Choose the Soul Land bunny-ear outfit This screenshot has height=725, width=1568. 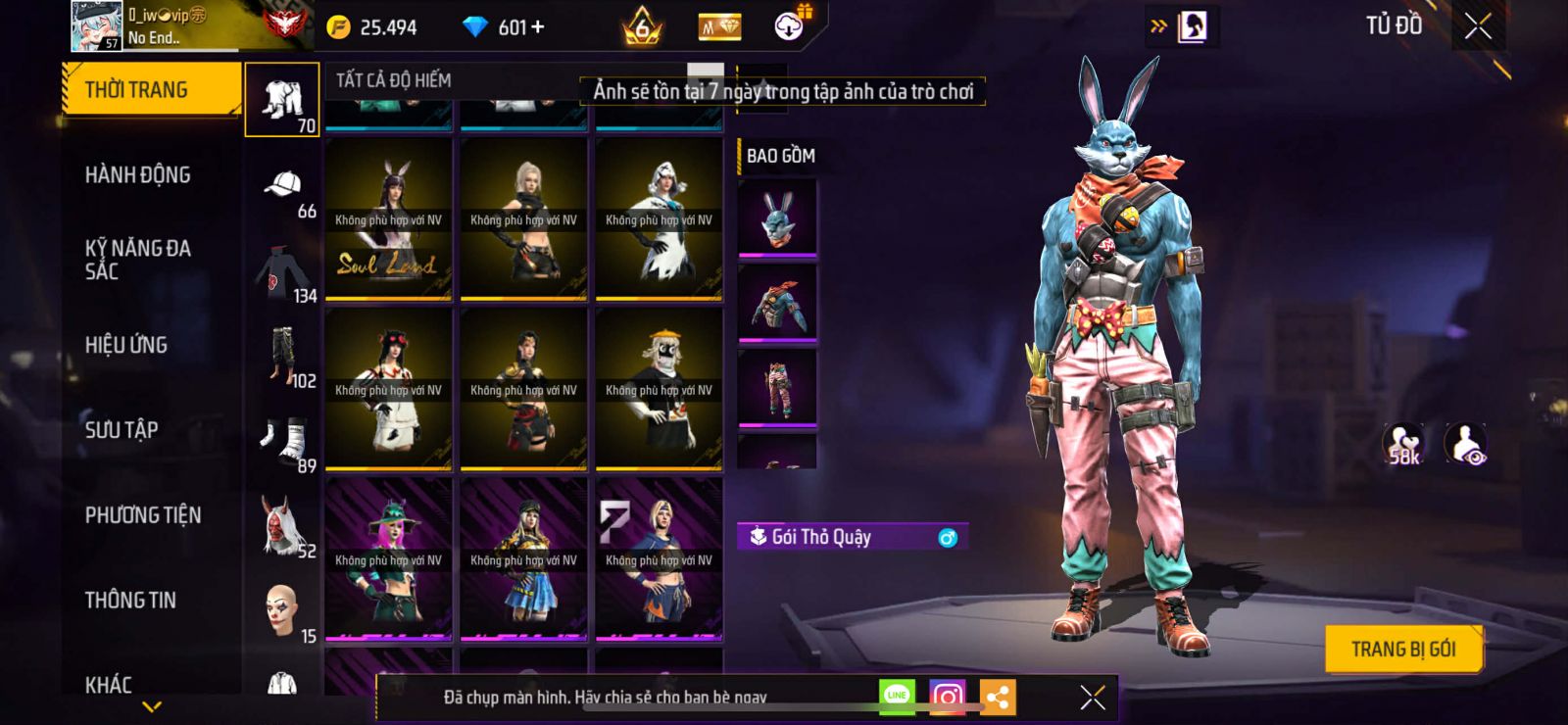click(x=388, y=218)
